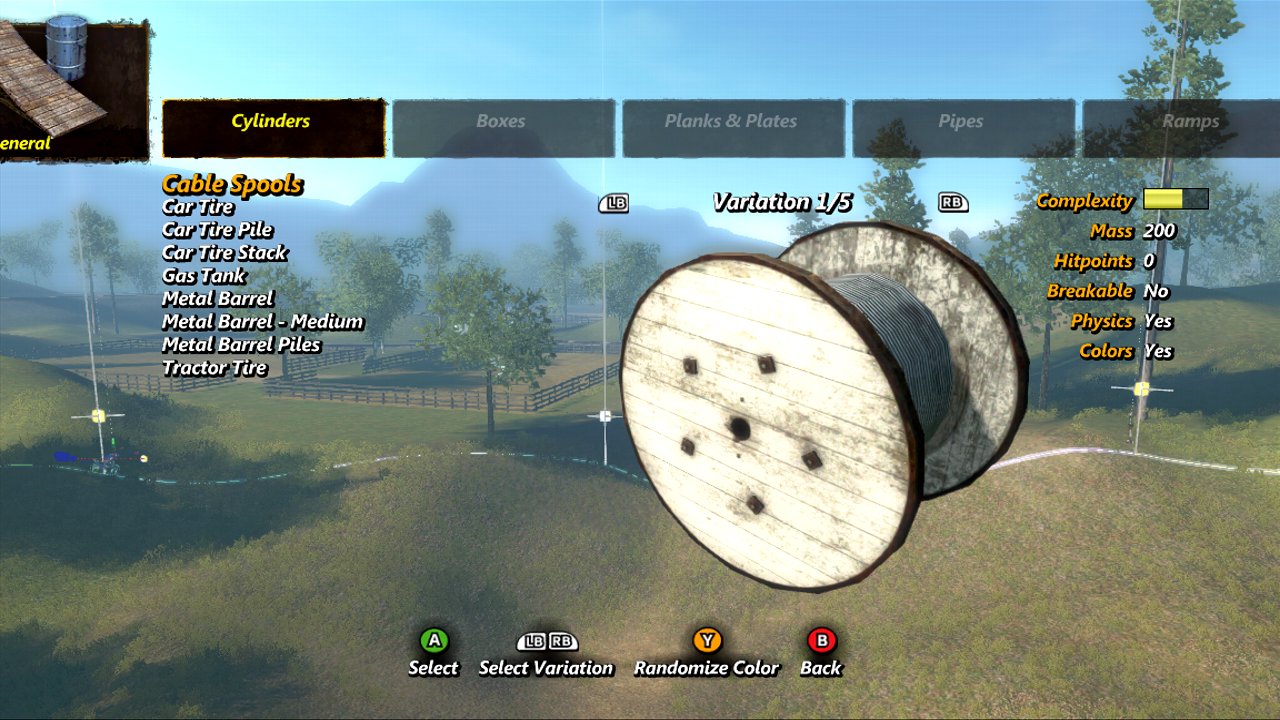This screenshot has height=720, width=1280.
Task: Toggle the Colors setting off
Action: [x=1161, y=351]
